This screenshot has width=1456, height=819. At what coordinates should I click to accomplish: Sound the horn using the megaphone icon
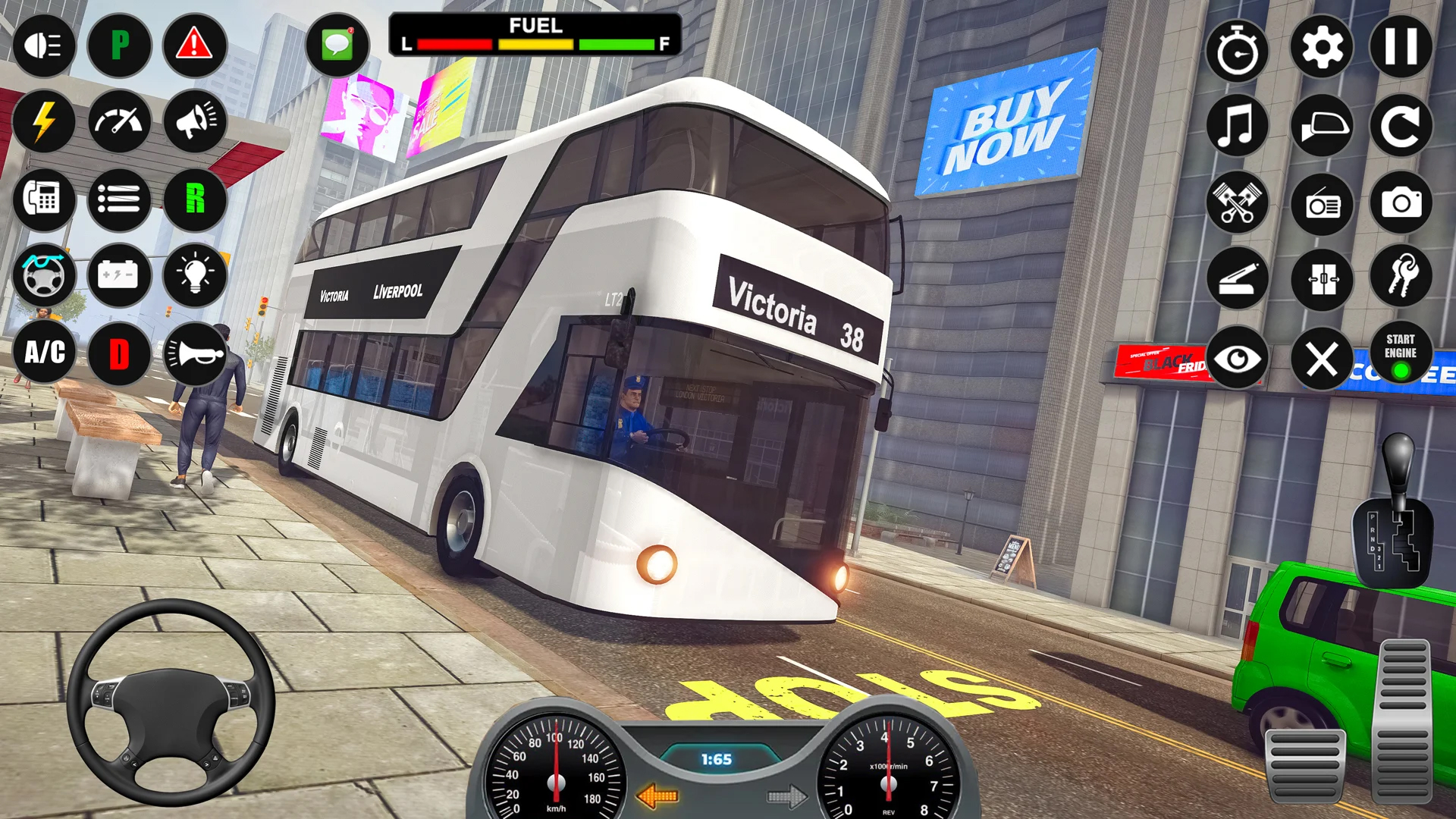(x=193, y=123)
